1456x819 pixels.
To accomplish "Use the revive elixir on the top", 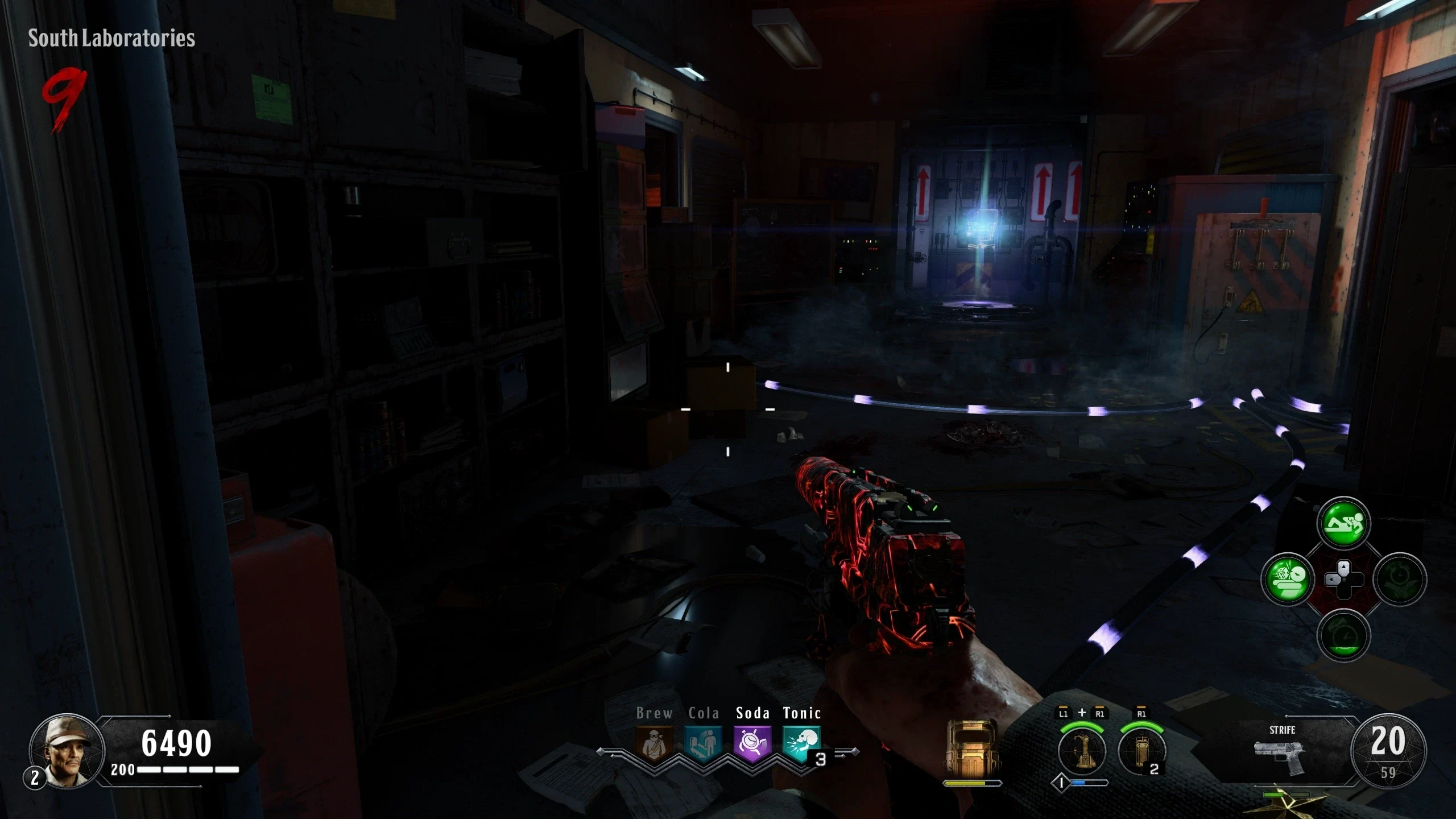I will click(1343, 523).
